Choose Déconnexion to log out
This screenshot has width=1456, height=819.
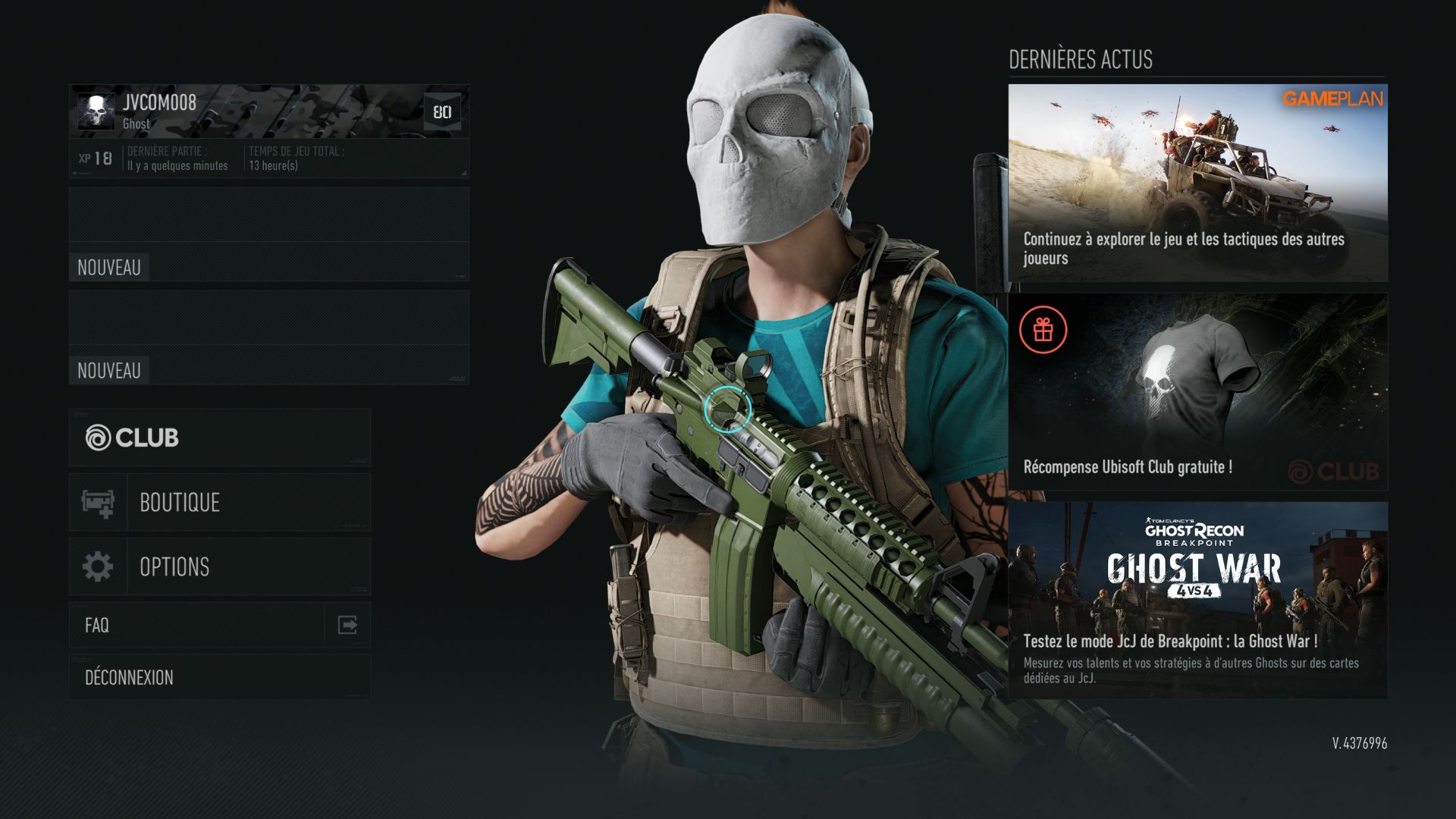(x=220, y=677)
